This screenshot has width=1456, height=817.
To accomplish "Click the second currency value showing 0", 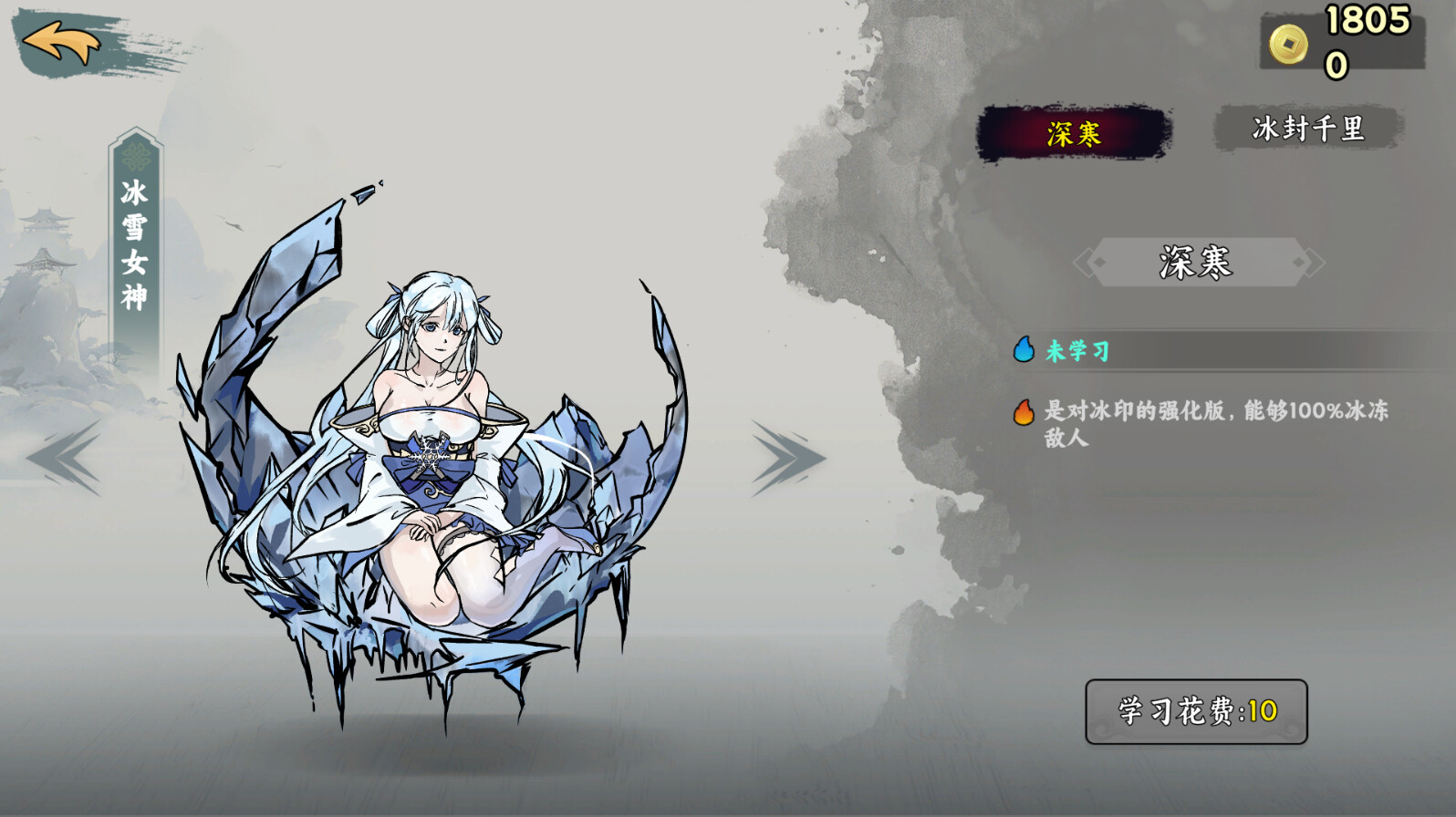I will click(x=1337, y=64).
